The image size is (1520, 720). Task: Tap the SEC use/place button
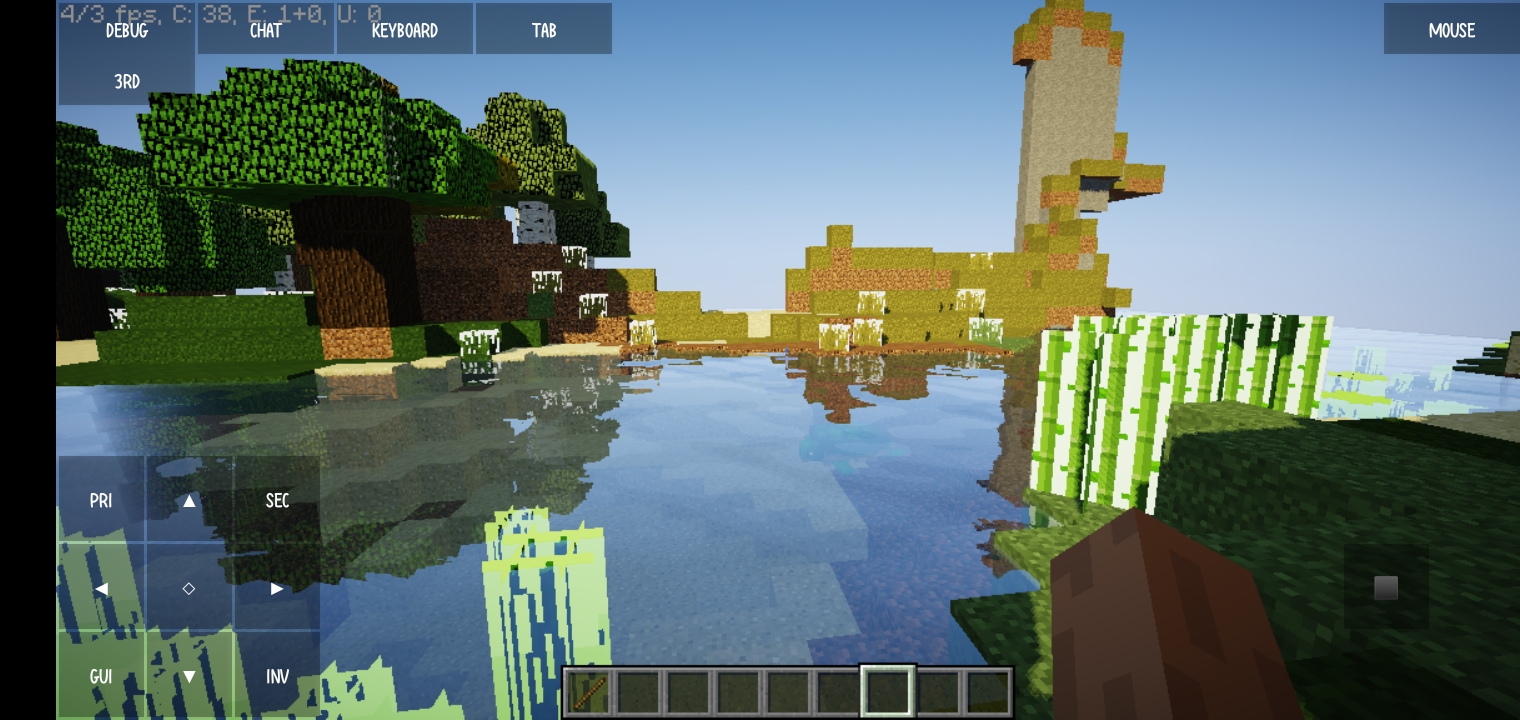click(x=276, y=500)
